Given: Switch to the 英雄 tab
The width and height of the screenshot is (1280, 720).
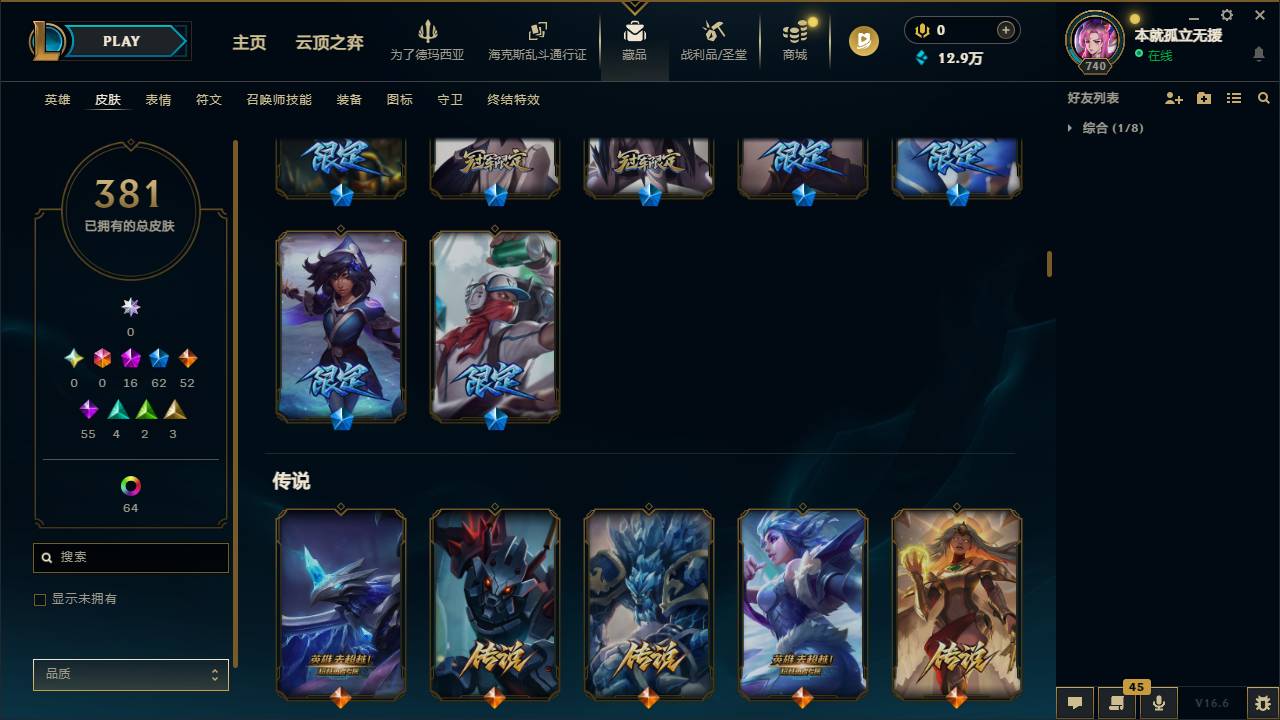Looking at the screenshot, I should click(56, 100).
